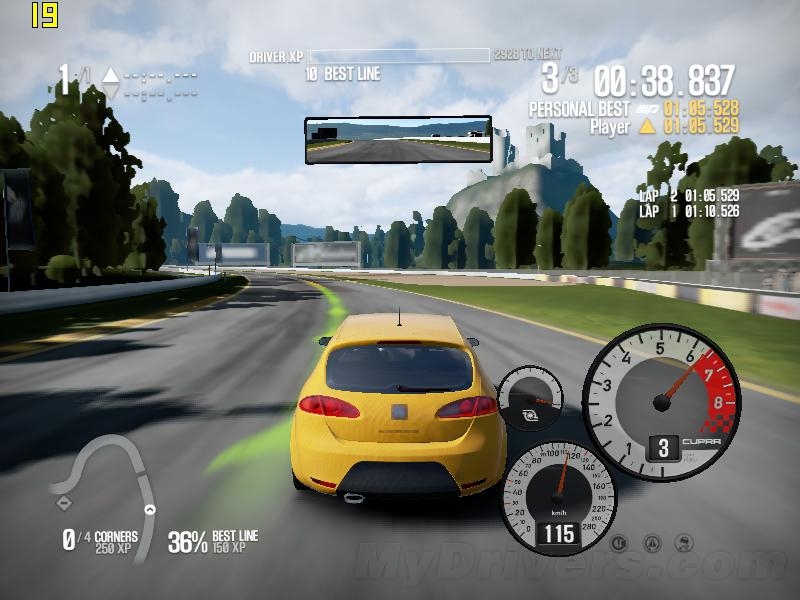Select the diamond marker on the minimap
Viewport: 800px width, 600px height.
coord(65,502)
